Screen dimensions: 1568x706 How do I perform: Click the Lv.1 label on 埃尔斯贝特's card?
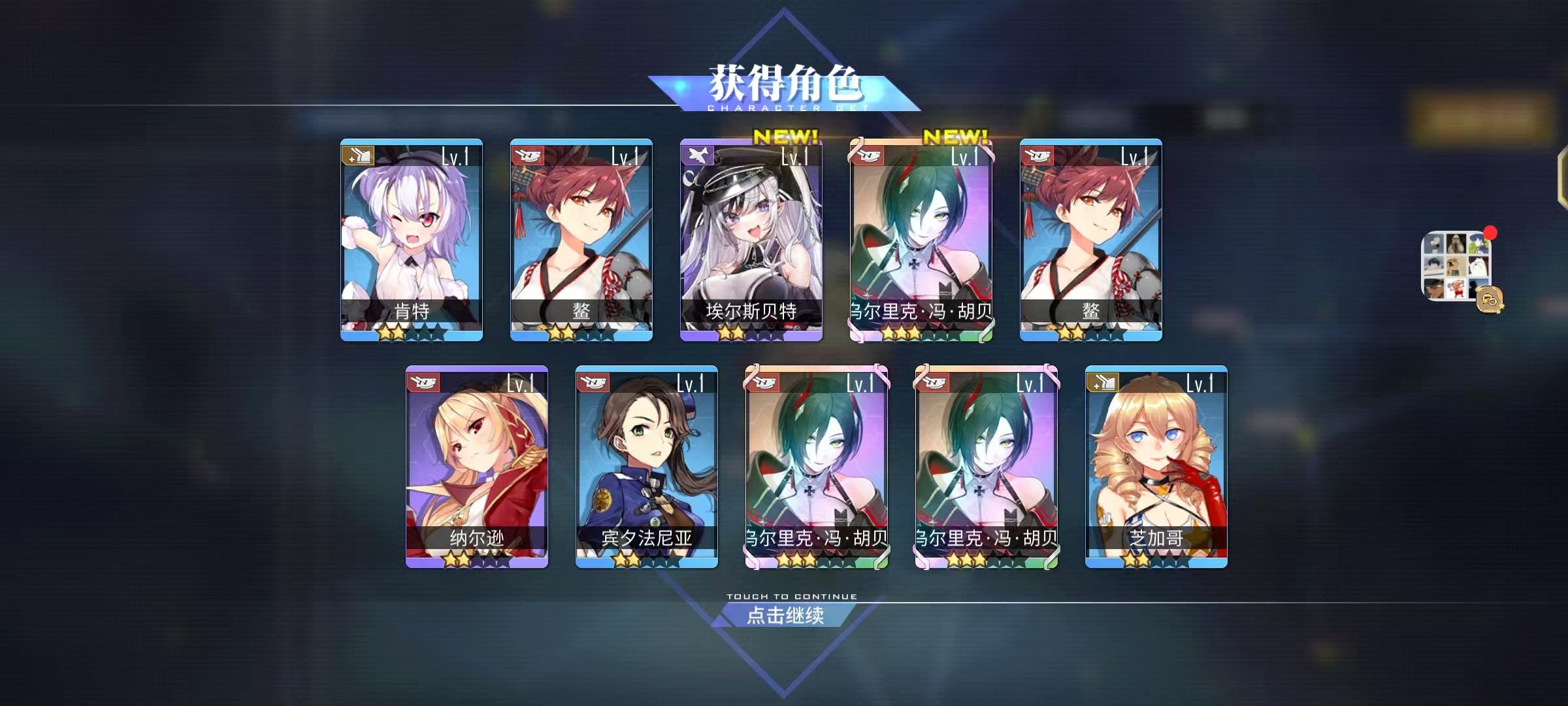[x=794, y=156]
